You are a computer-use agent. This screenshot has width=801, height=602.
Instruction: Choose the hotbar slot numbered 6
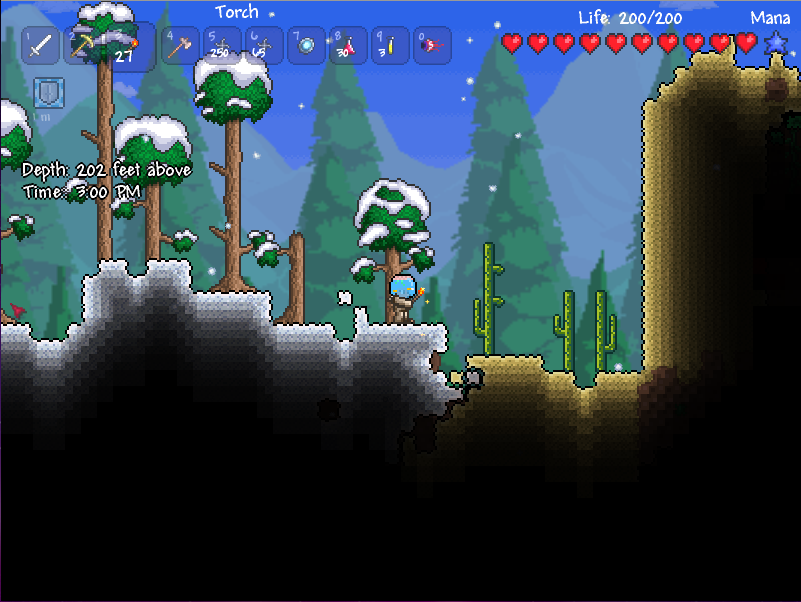click(264, 45)
